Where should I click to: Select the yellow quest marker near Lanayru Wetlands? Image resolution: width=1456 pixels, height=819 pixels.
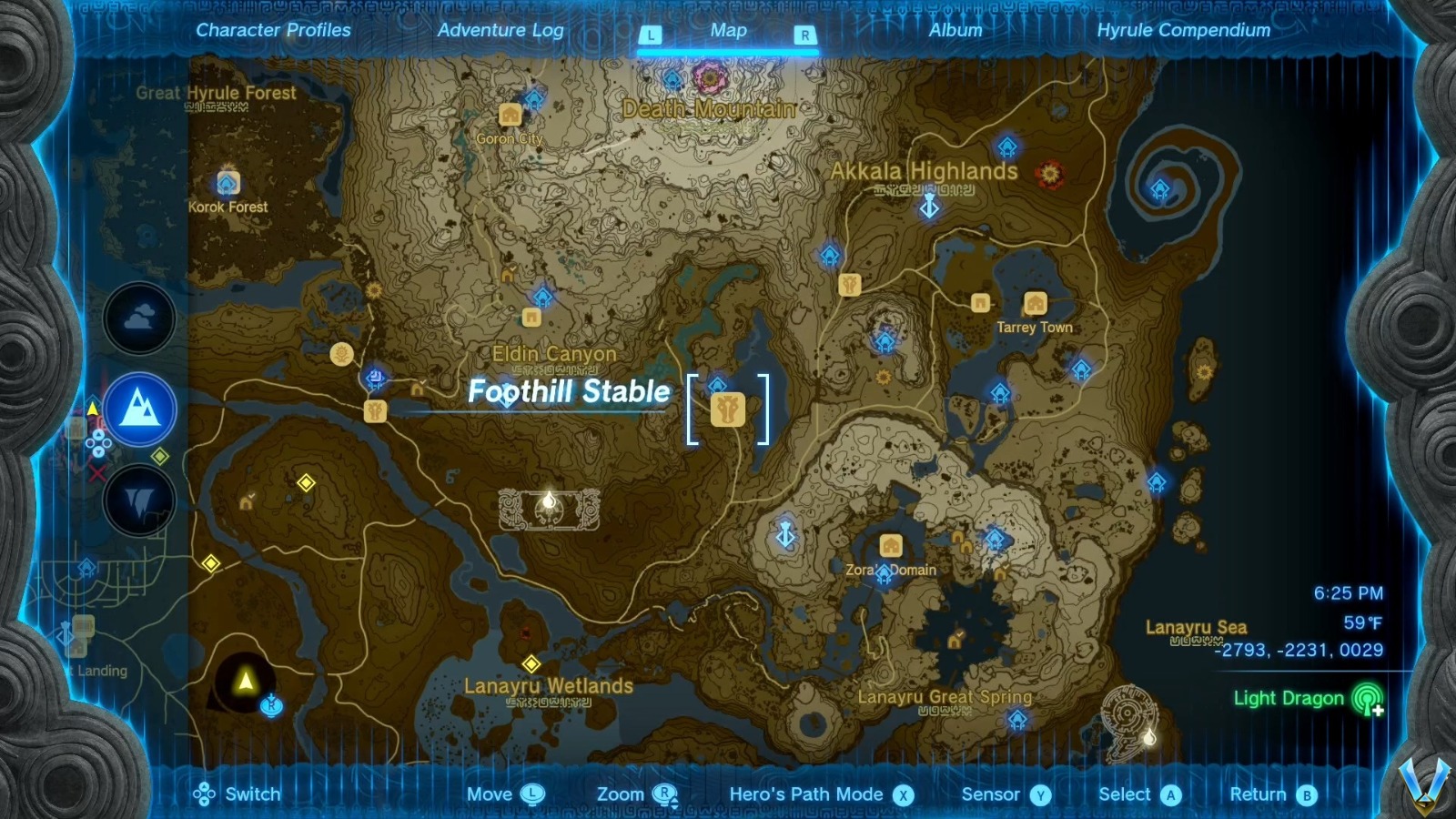(531, 663)
